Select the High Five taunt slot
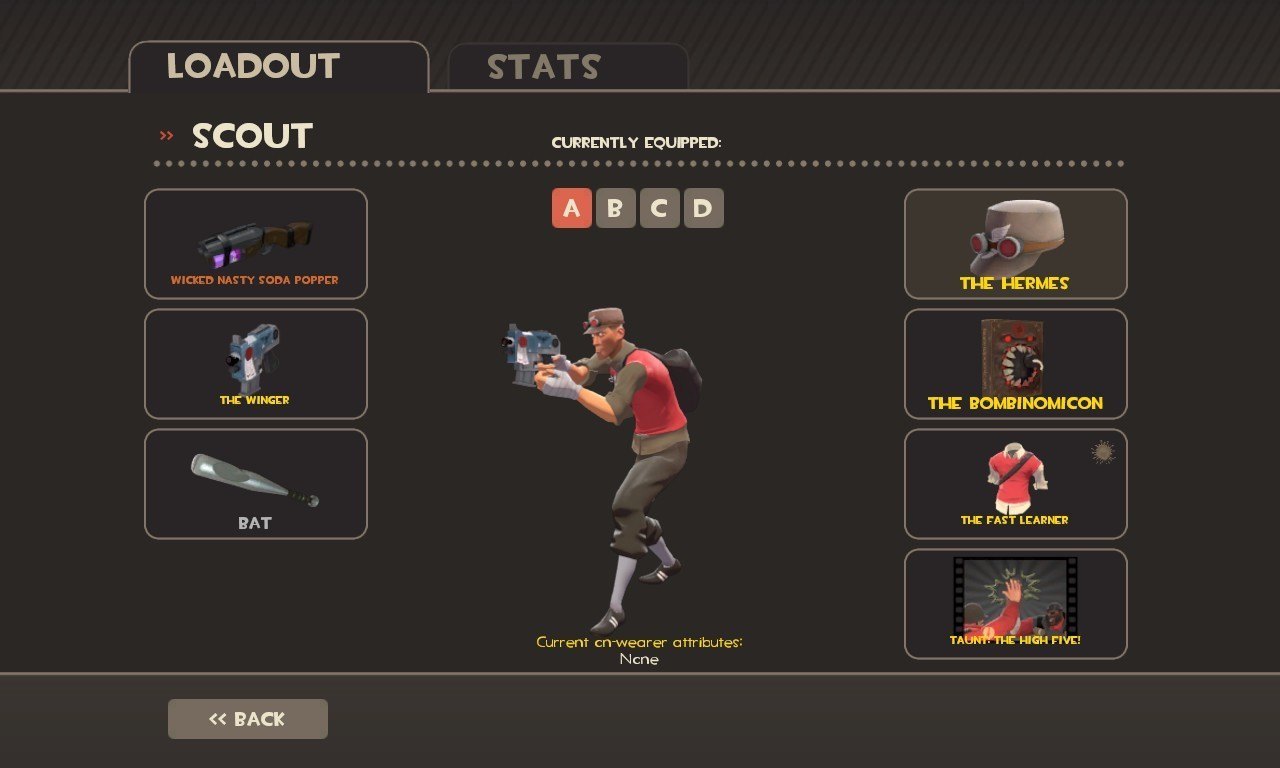Viewport: 1280px width, 768px height. [x=1016, y=604]
